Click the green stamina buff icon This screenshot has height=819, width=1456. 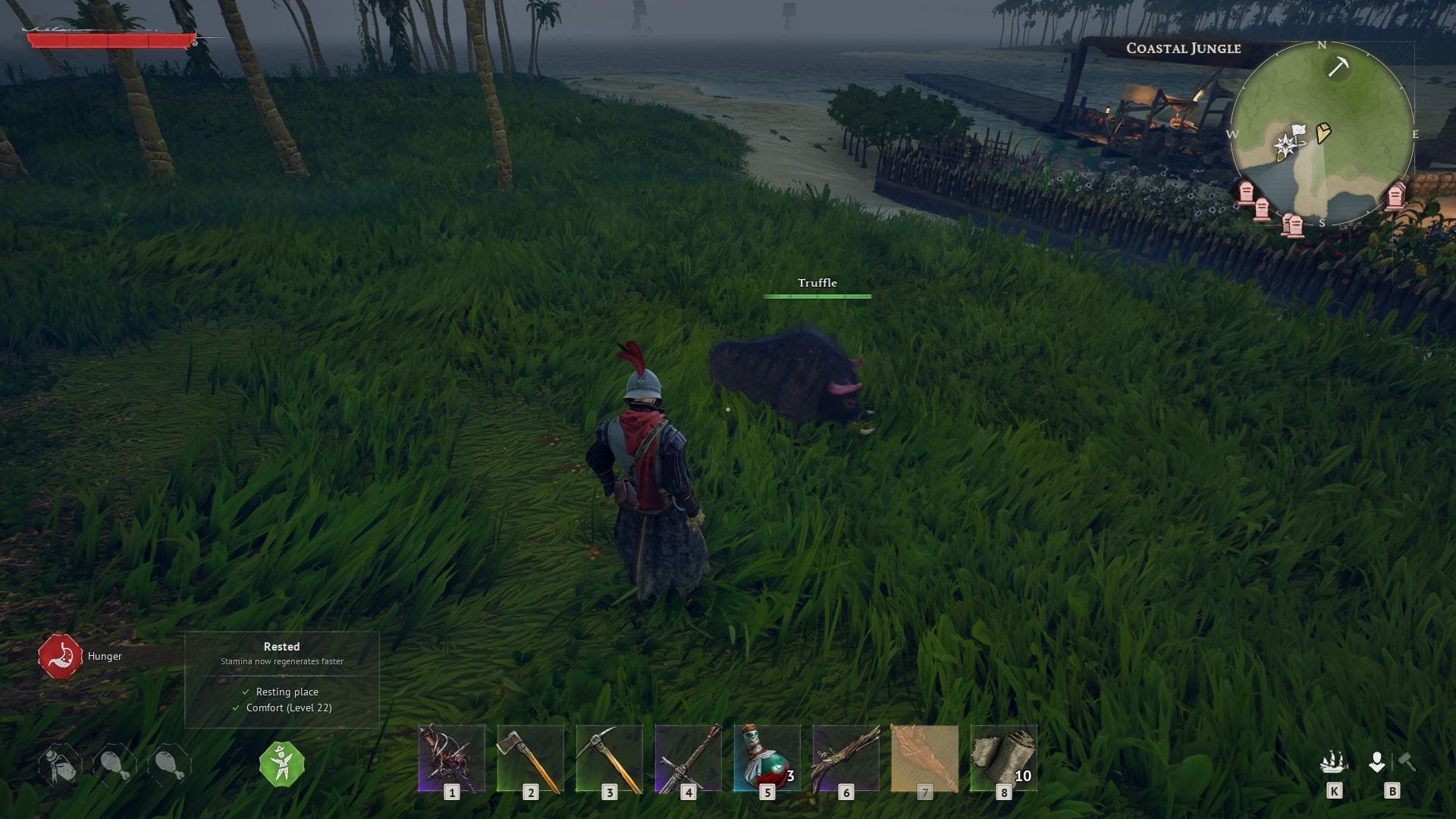282,764
